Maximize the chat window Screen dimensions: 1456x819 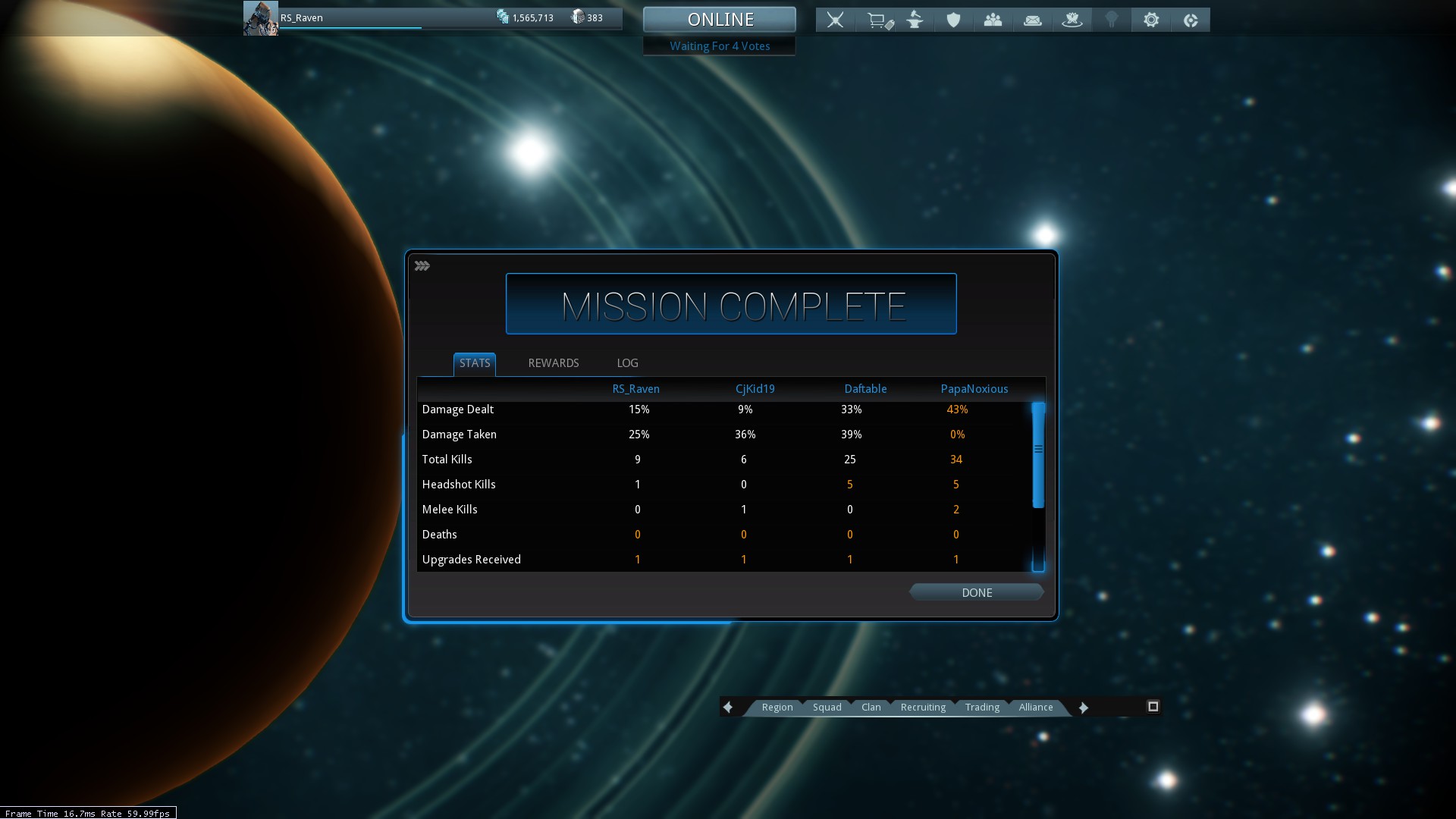pyautogui.click(x=1153, y=707)
